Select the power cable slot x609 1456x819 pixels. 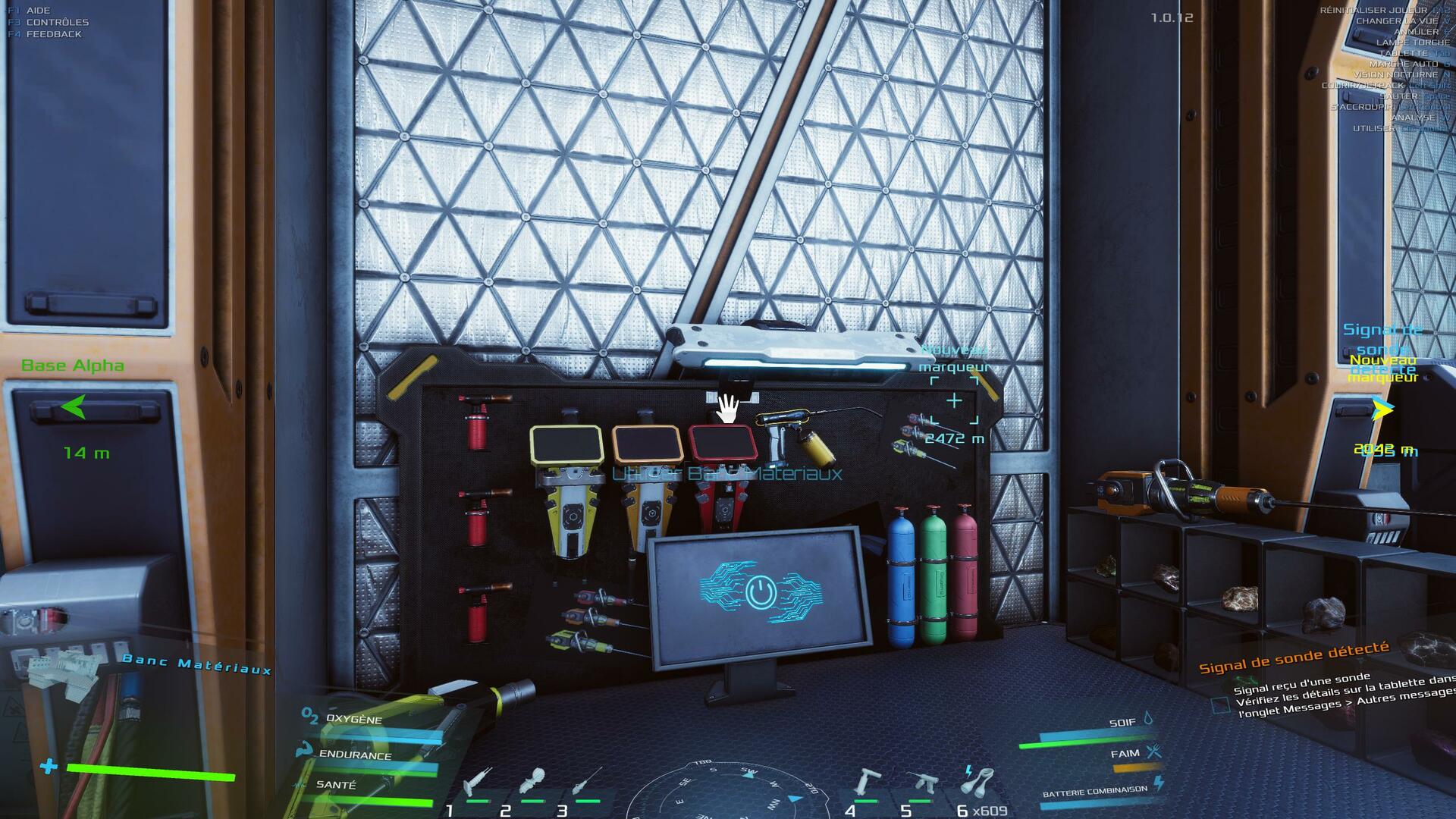point(977,781)
